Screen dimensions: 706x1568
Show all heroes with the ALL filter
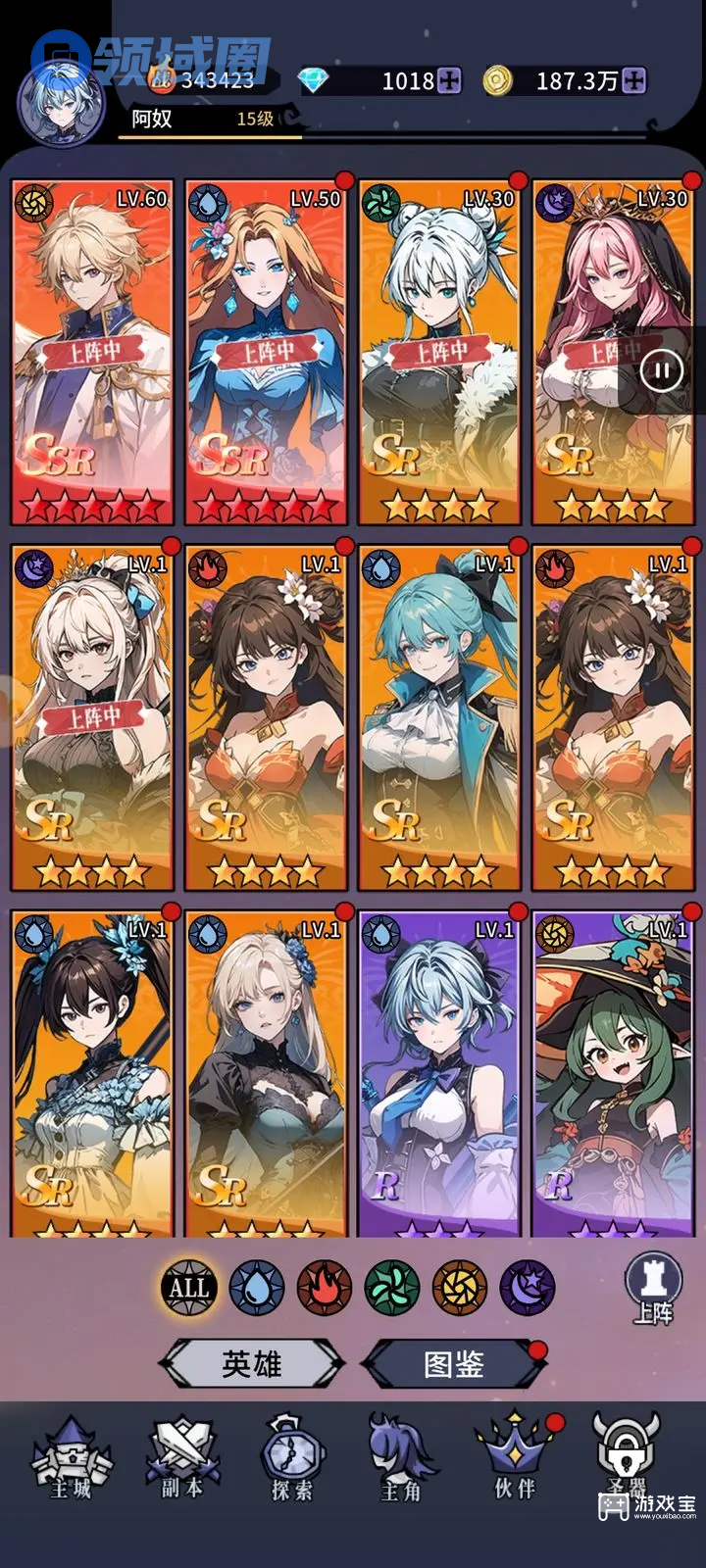tap(188, 1287)
